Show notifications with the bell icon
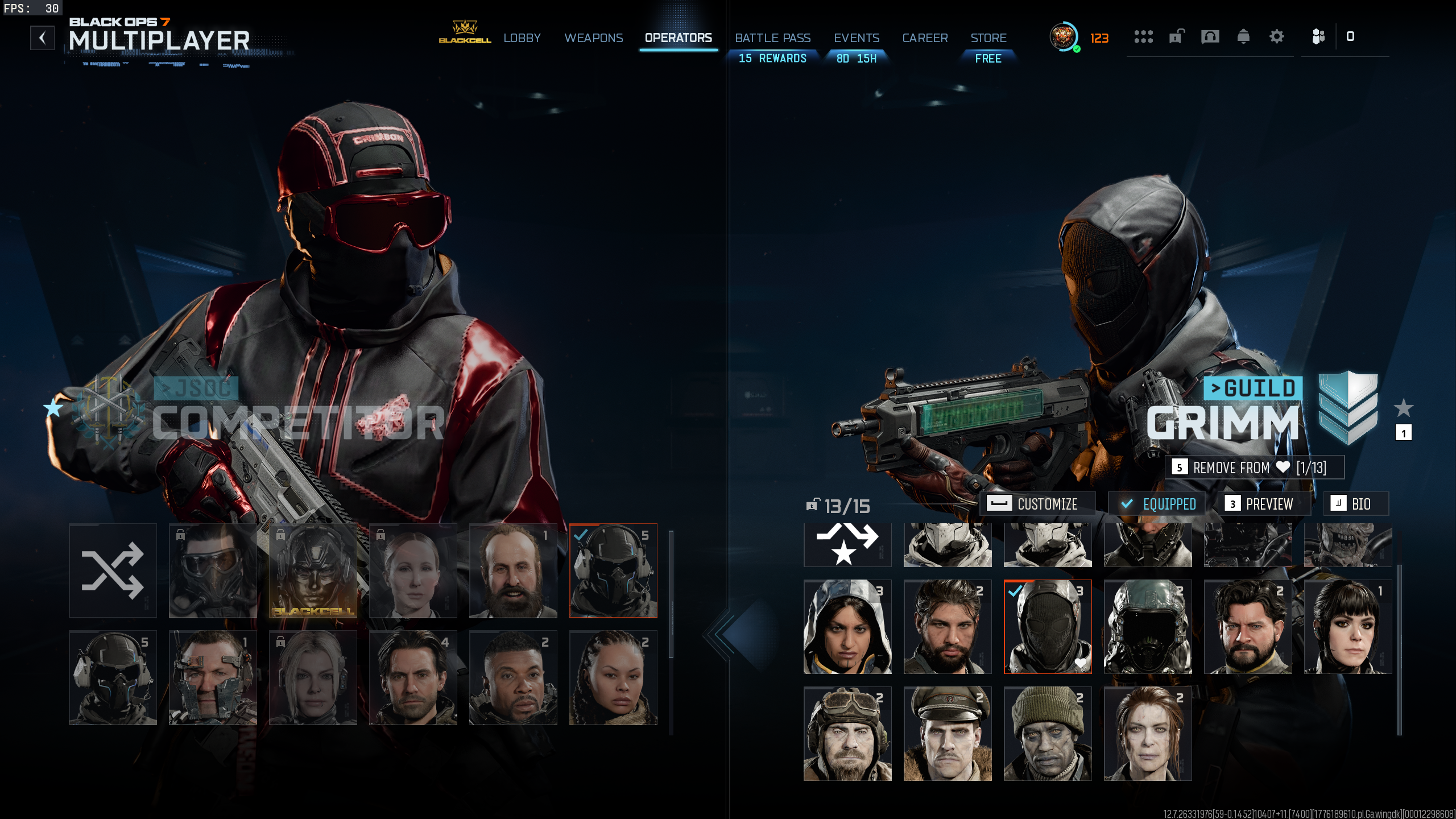 point(1243,37)
